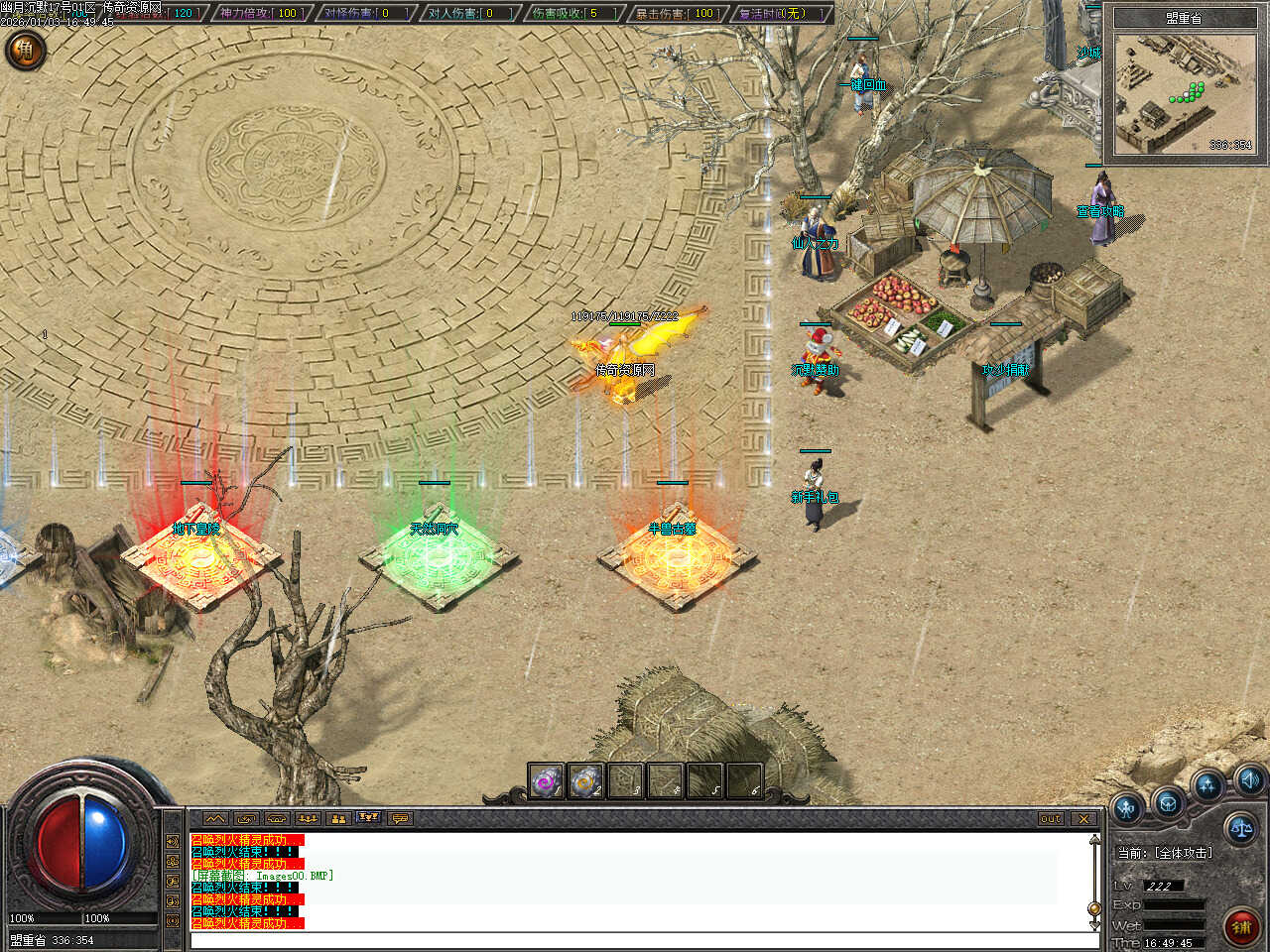Click the "out" button on chat bar
This screenshot has height=952, width=1270.
(x=1051, y=819)
